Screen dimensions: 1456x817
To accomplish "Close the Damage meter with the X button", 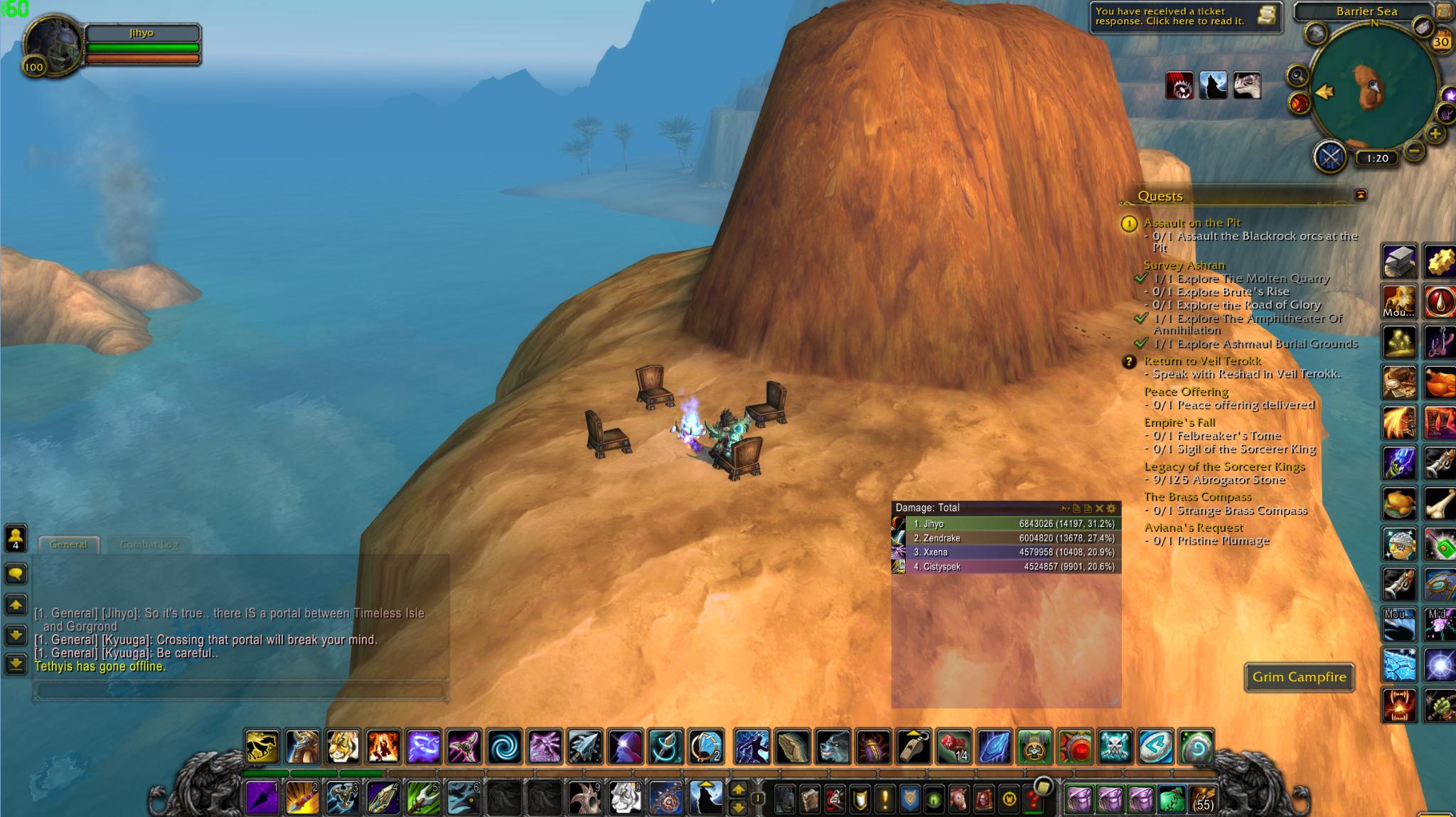I will [x=1098, y=509].
